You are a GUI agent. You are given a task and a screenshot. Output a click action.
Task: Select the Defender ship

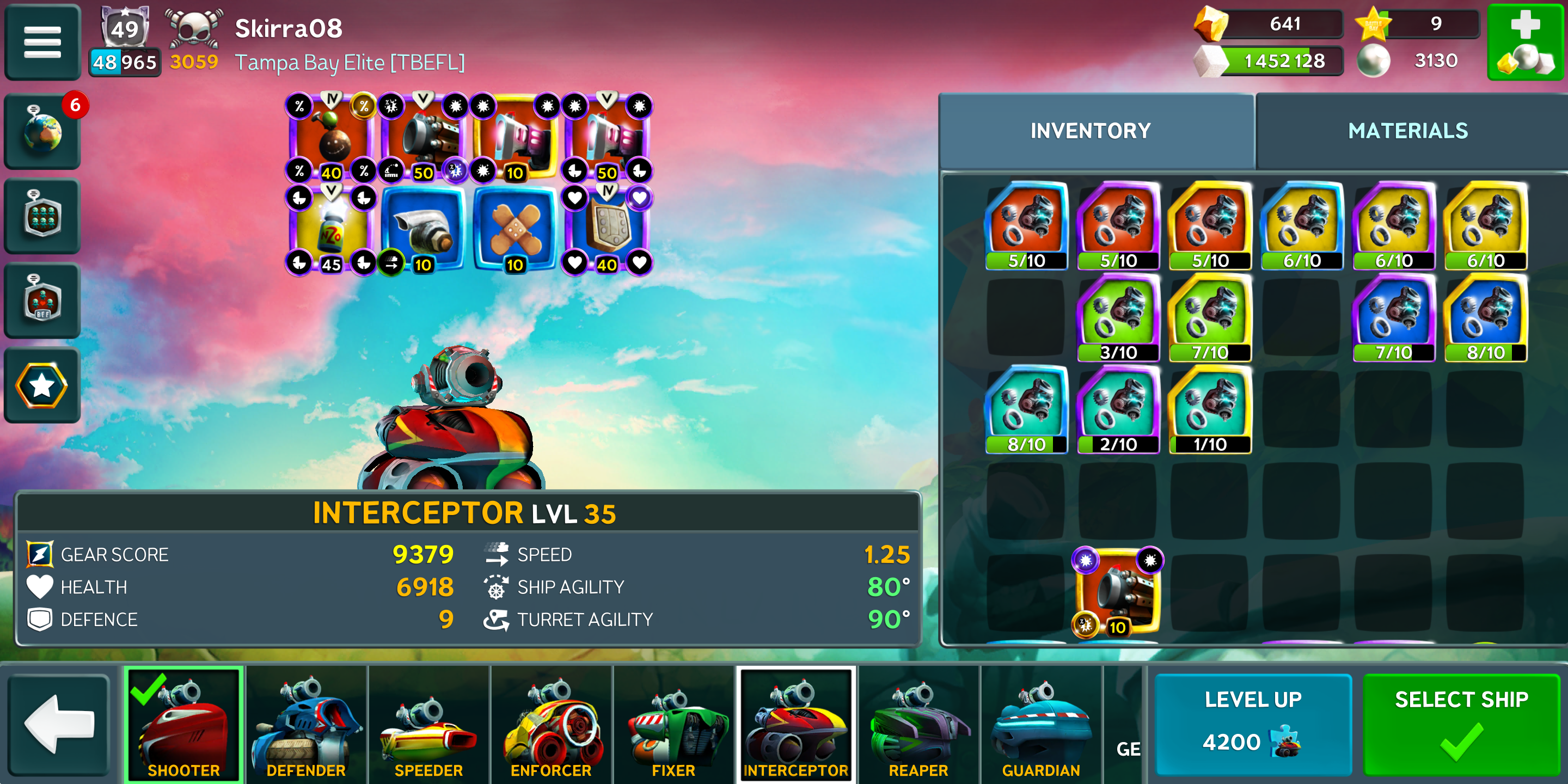point(306,724)
